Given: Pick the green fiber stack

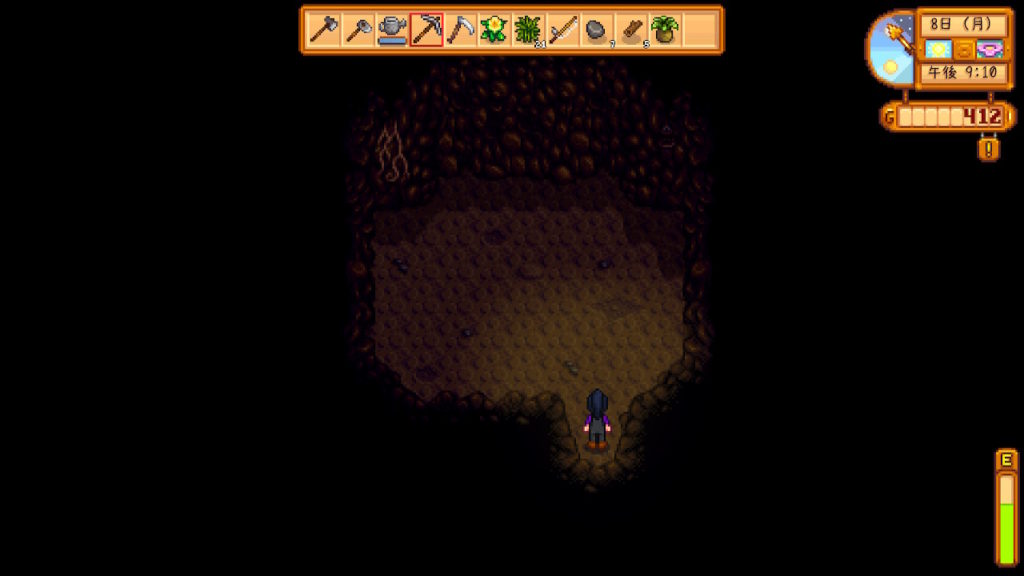Looking at the screenshot, I should 528,30.
